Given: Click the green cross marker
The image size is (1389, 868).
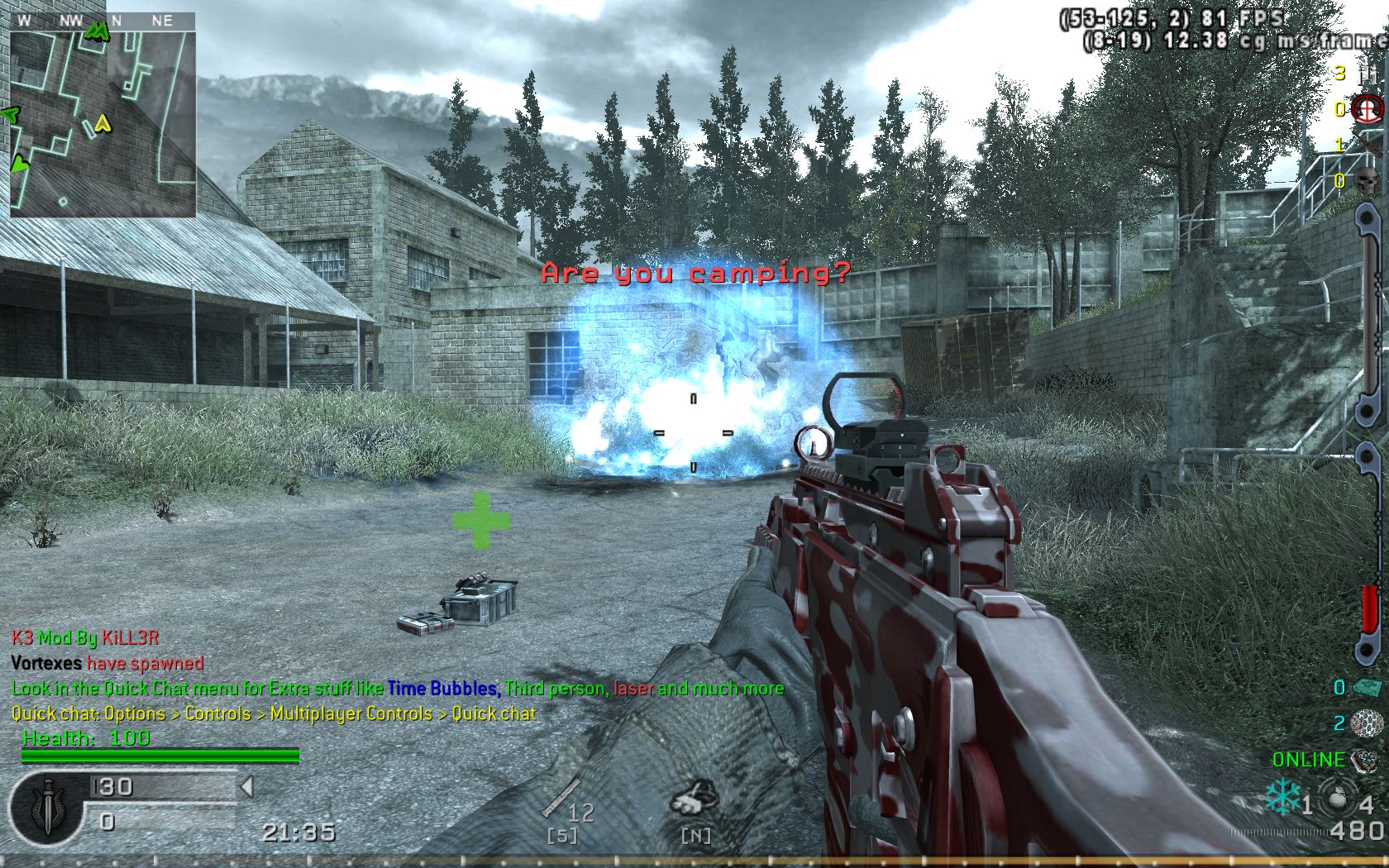Looking at the screenshot, I should pos(481,520).
